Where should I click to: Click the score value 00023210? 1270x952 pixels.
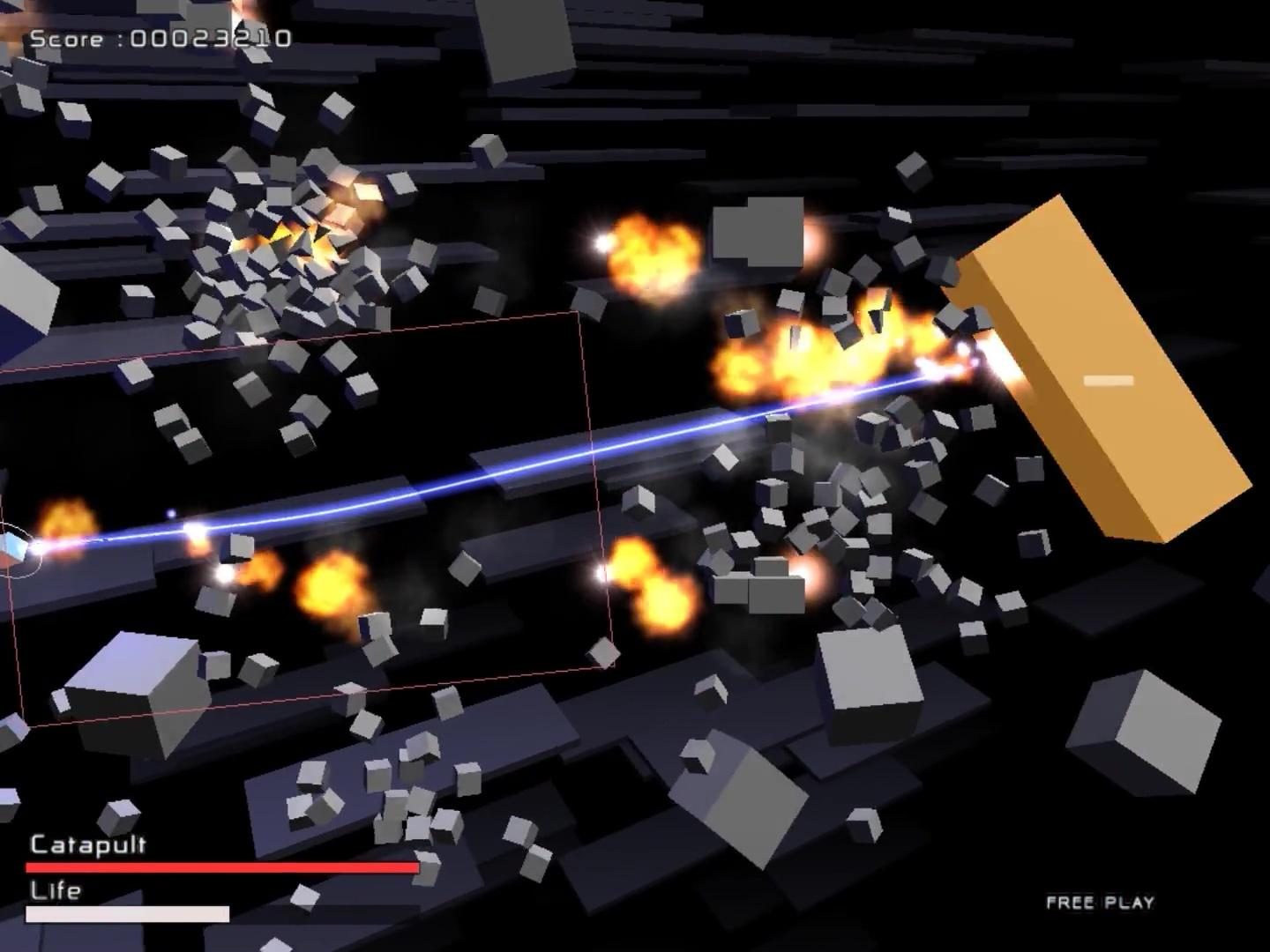pos(212,38)
